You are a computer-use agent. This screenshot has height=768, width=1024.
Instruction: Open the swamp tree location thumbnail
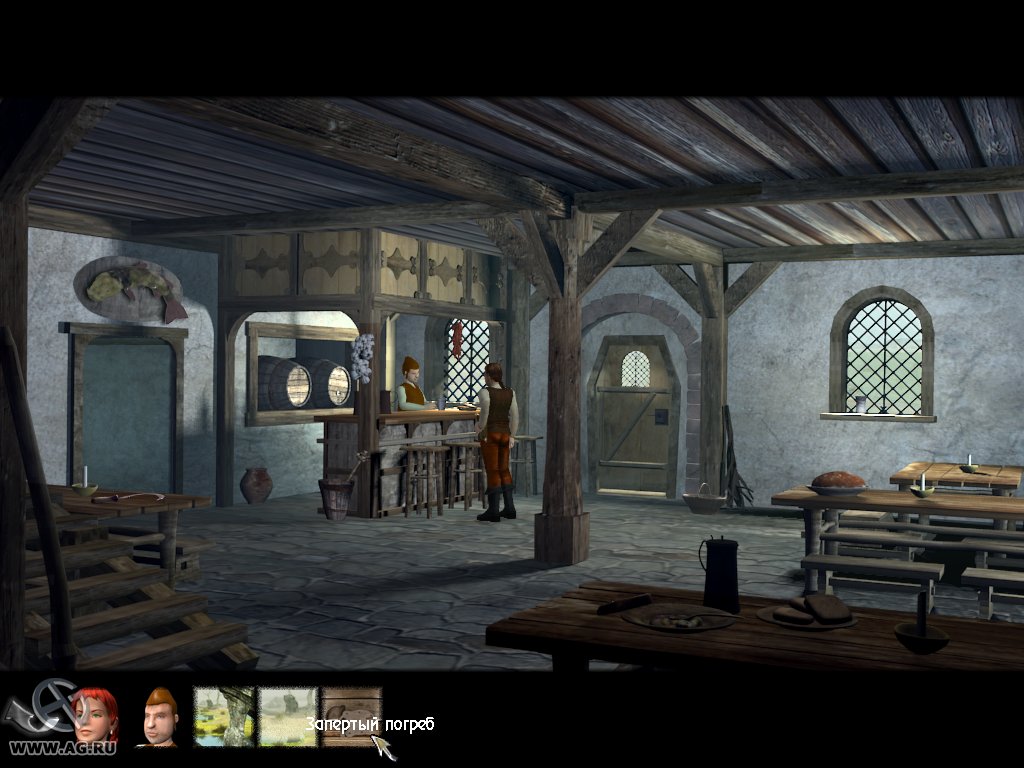click(x=223, y=716)
